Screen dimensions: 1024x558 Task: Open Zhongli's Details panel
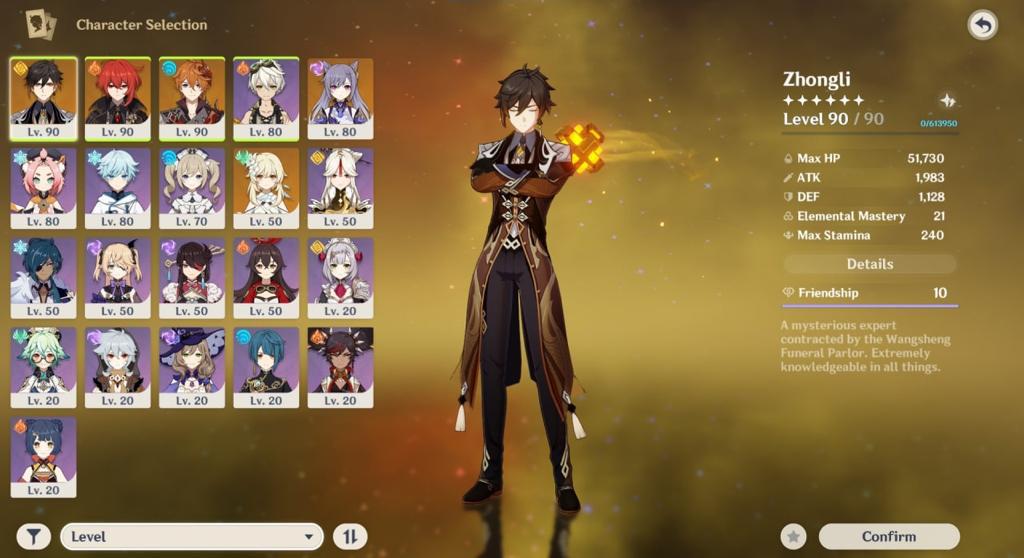pyautogui.click(x=869, y=264)
